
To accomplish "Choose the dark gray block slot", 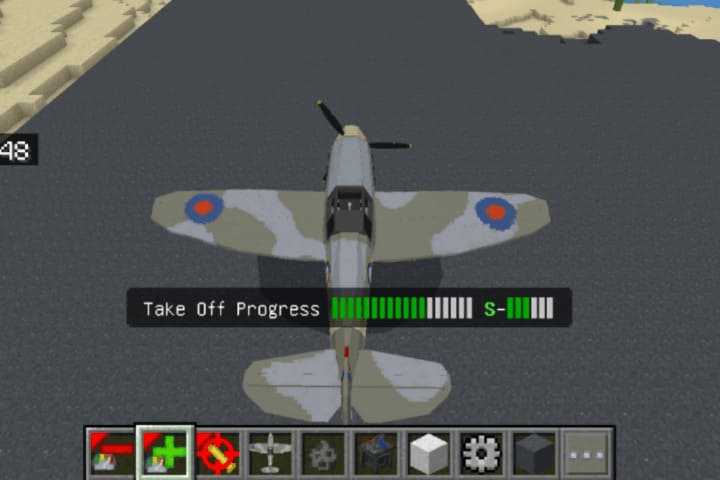I will [535, 453].
